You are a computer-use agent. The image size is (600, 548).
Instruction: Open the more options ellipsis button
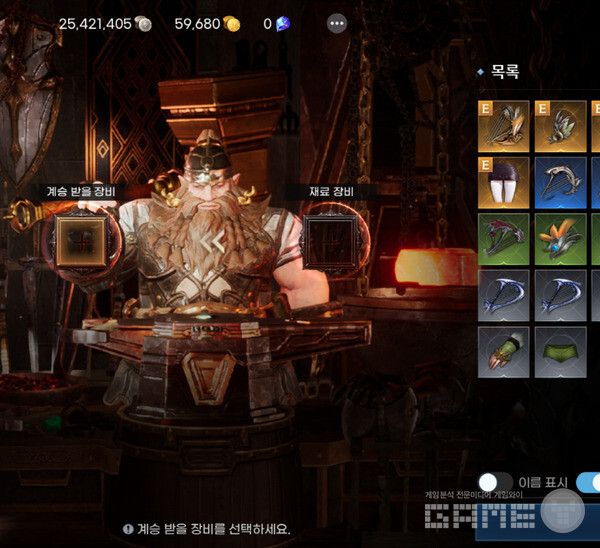(x=337, y=23)
